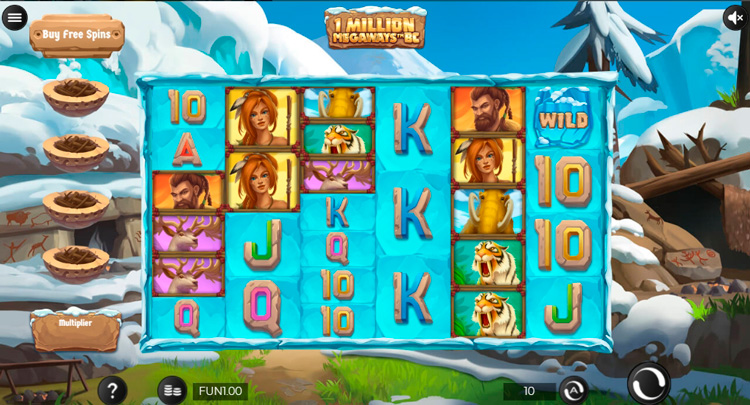Click the Multiplier sign

pyautogui.click(x=76, y=327)
